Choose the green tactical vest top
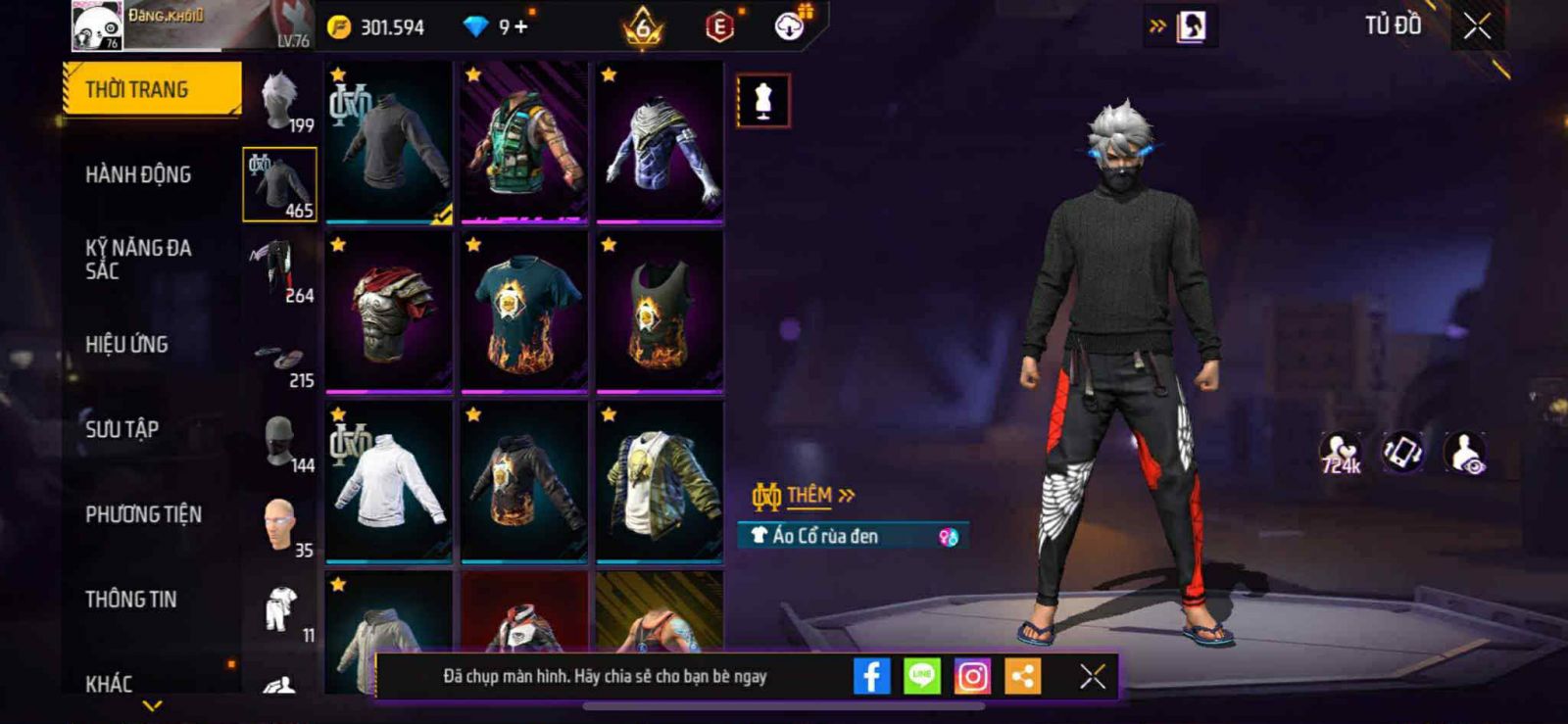Screen dimensions: 1568x724 pos(524,143)
